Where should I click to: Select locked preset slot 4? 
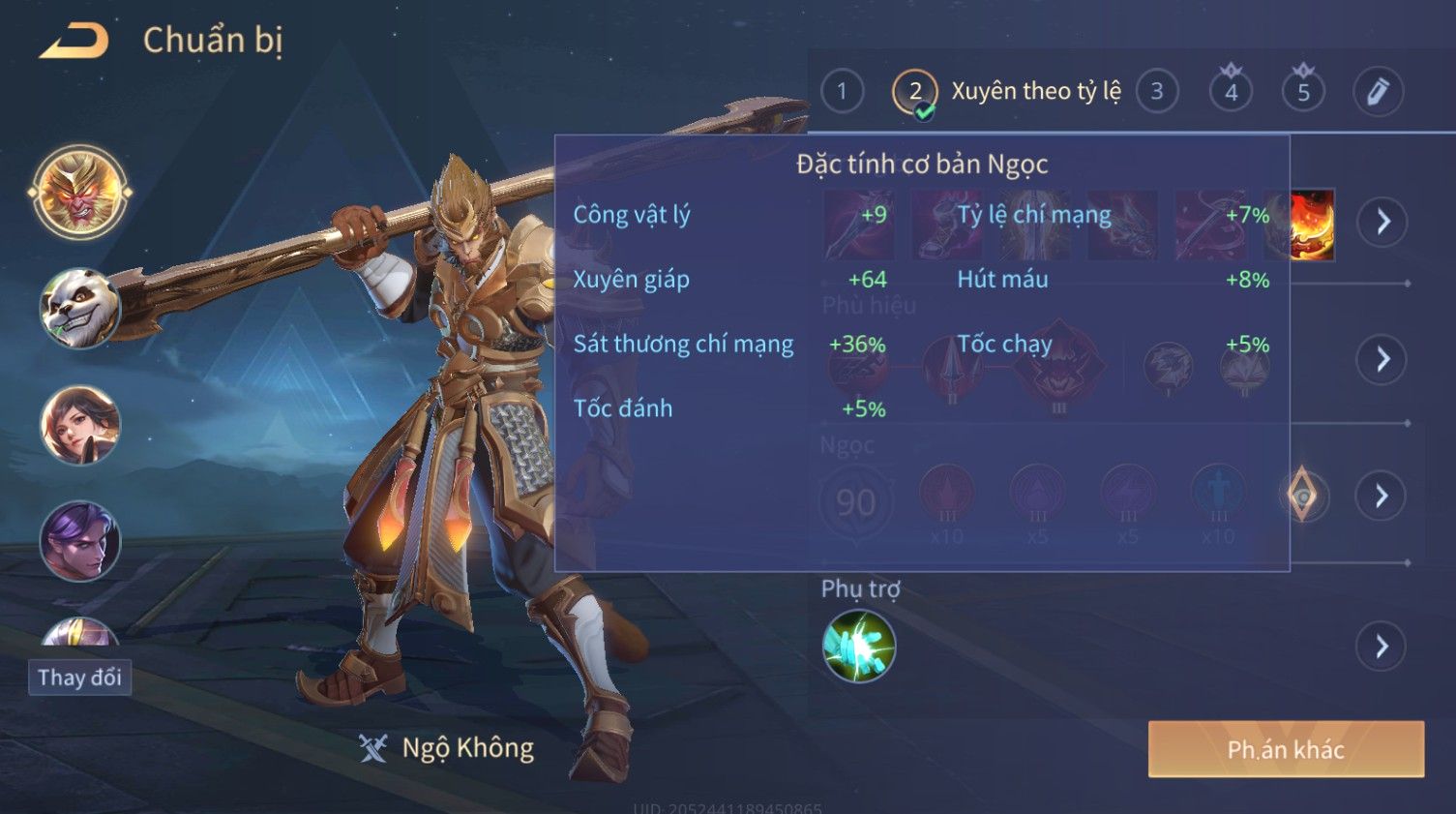[x=1231, y=92]
